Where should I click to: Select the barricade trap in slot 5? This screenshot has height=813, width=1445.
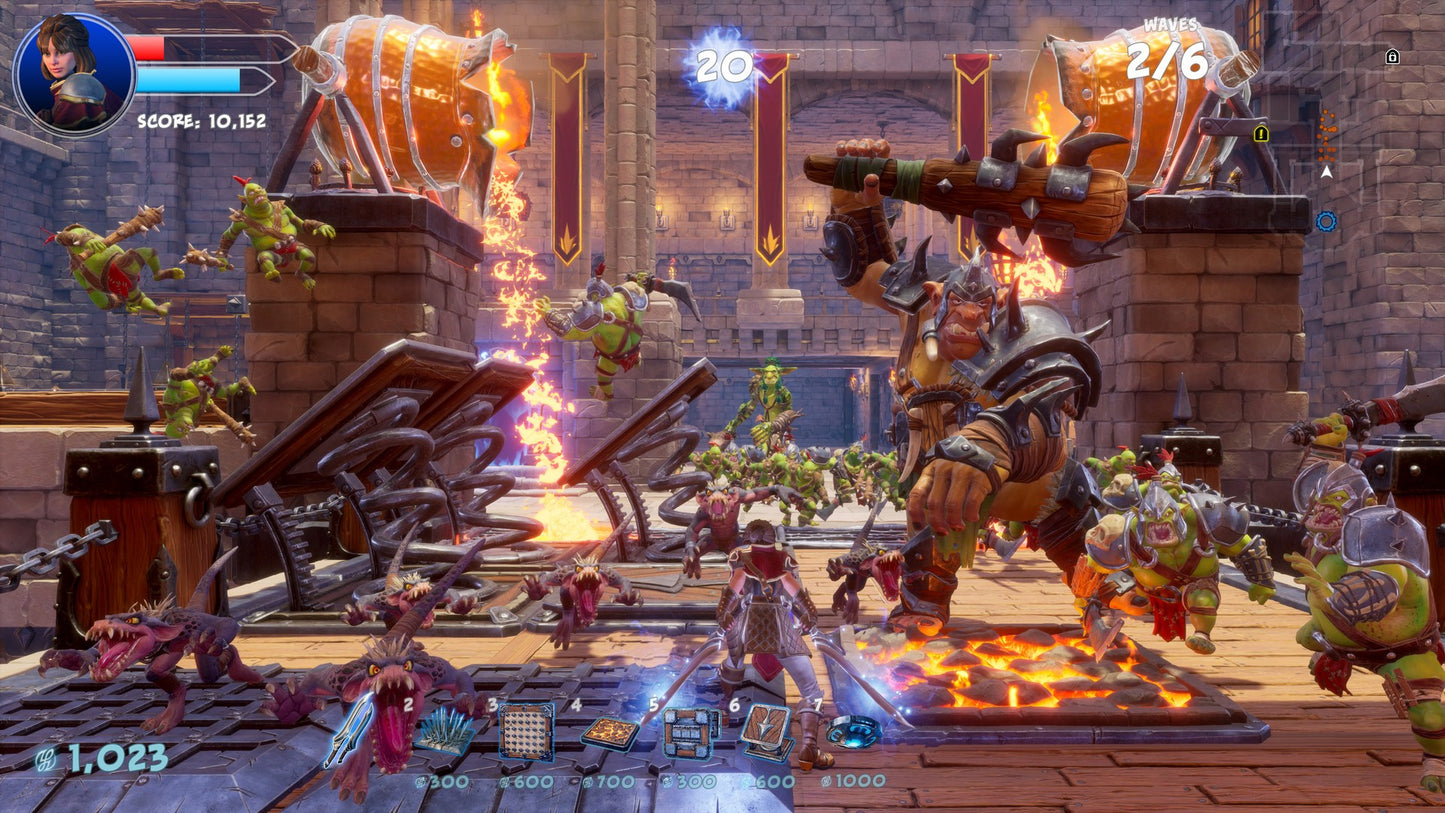click(686, 733)
